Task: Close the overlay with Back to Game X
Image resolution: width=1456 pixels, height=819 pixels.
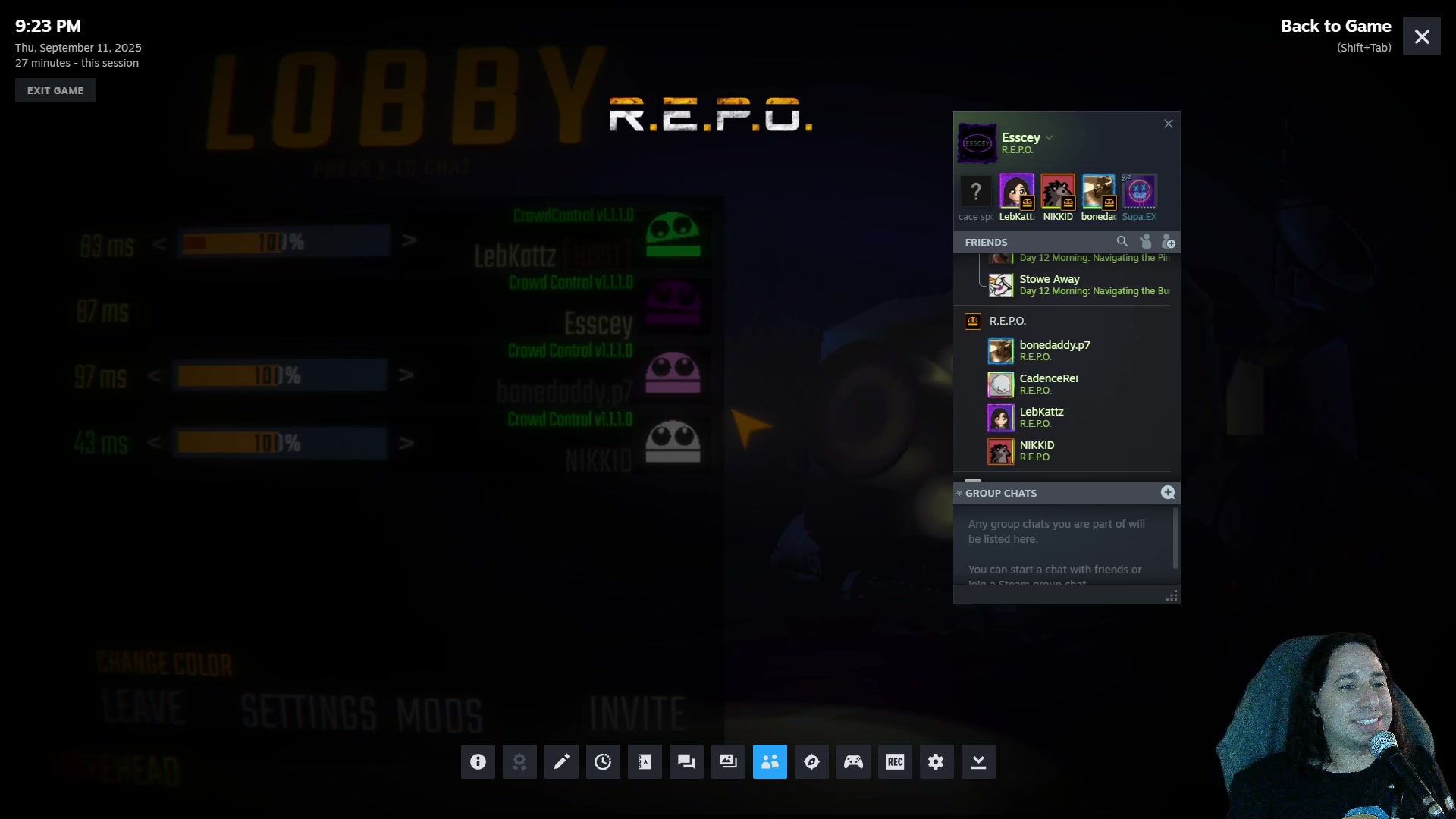Action: [x=1421, y=36]
